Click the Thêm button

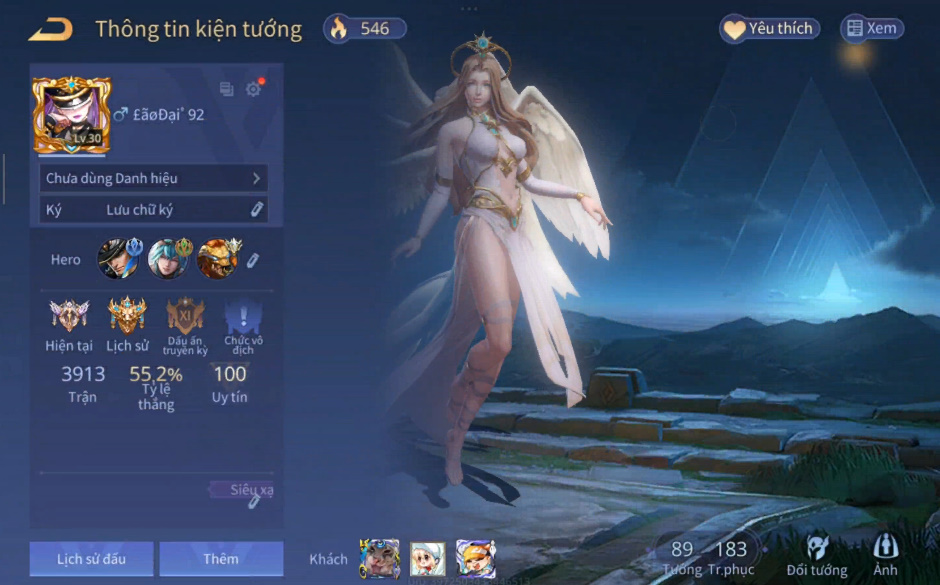click(x=221, y=559)
